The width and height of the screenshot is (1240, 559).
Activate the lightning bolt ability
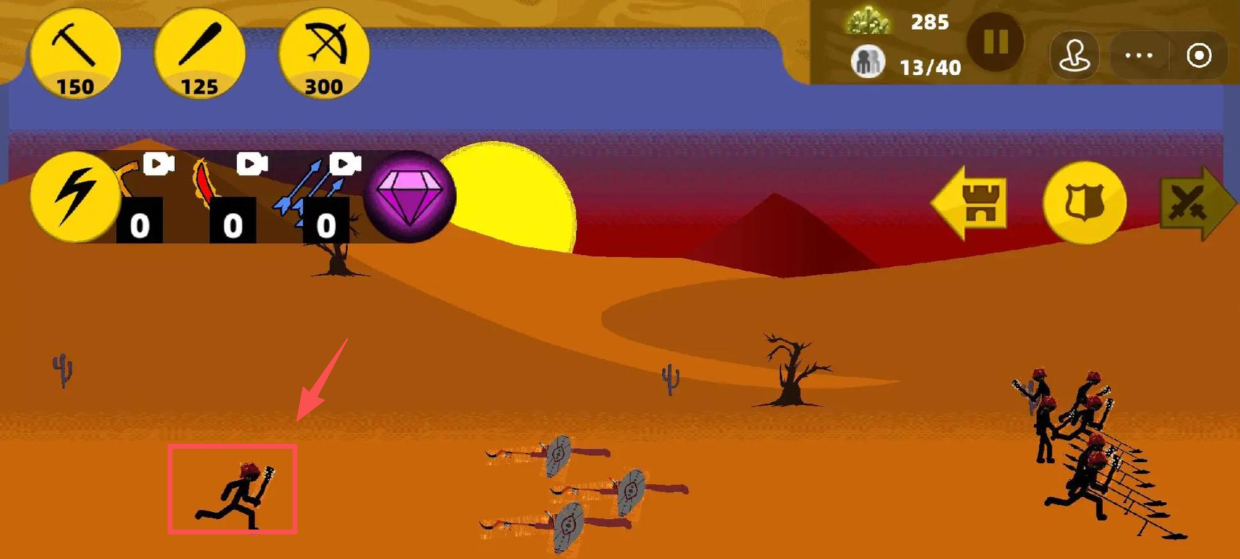75,197
